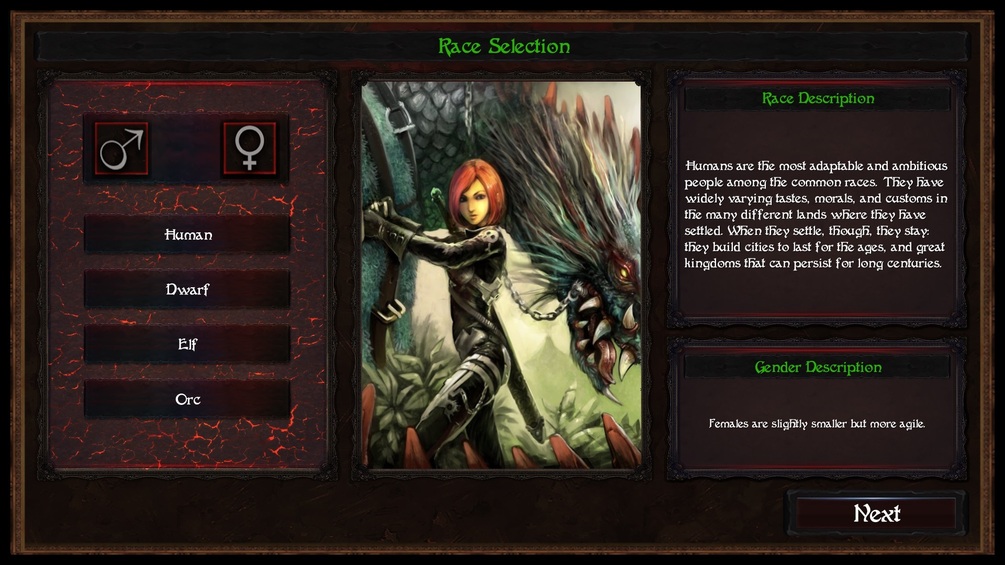This screenshot has height=565, width=1005.
Task: Select Elf as your race
Action: point(188,345)
